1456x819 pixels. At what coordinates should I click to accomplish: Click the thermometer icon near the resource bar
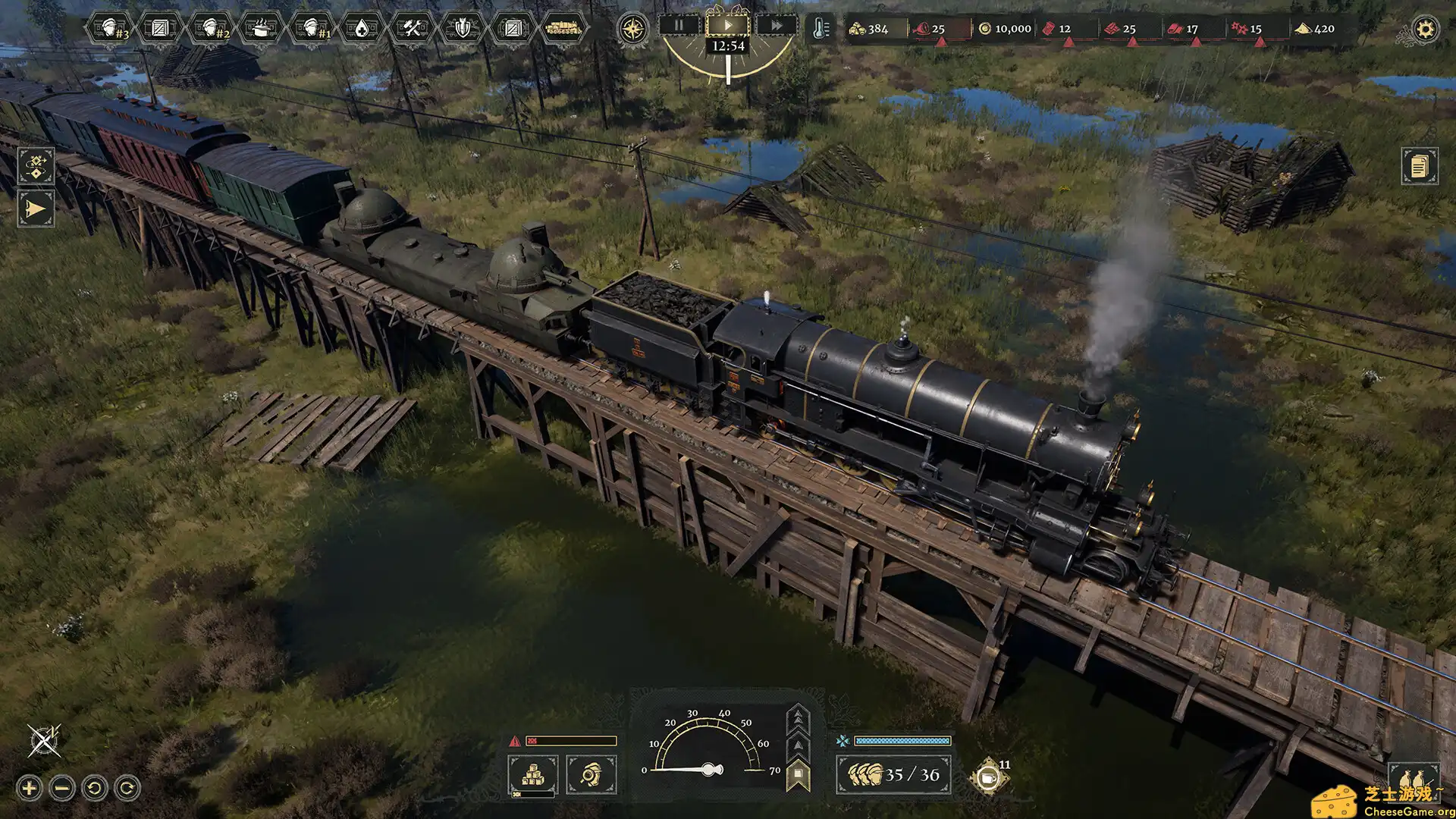[821, 29]
